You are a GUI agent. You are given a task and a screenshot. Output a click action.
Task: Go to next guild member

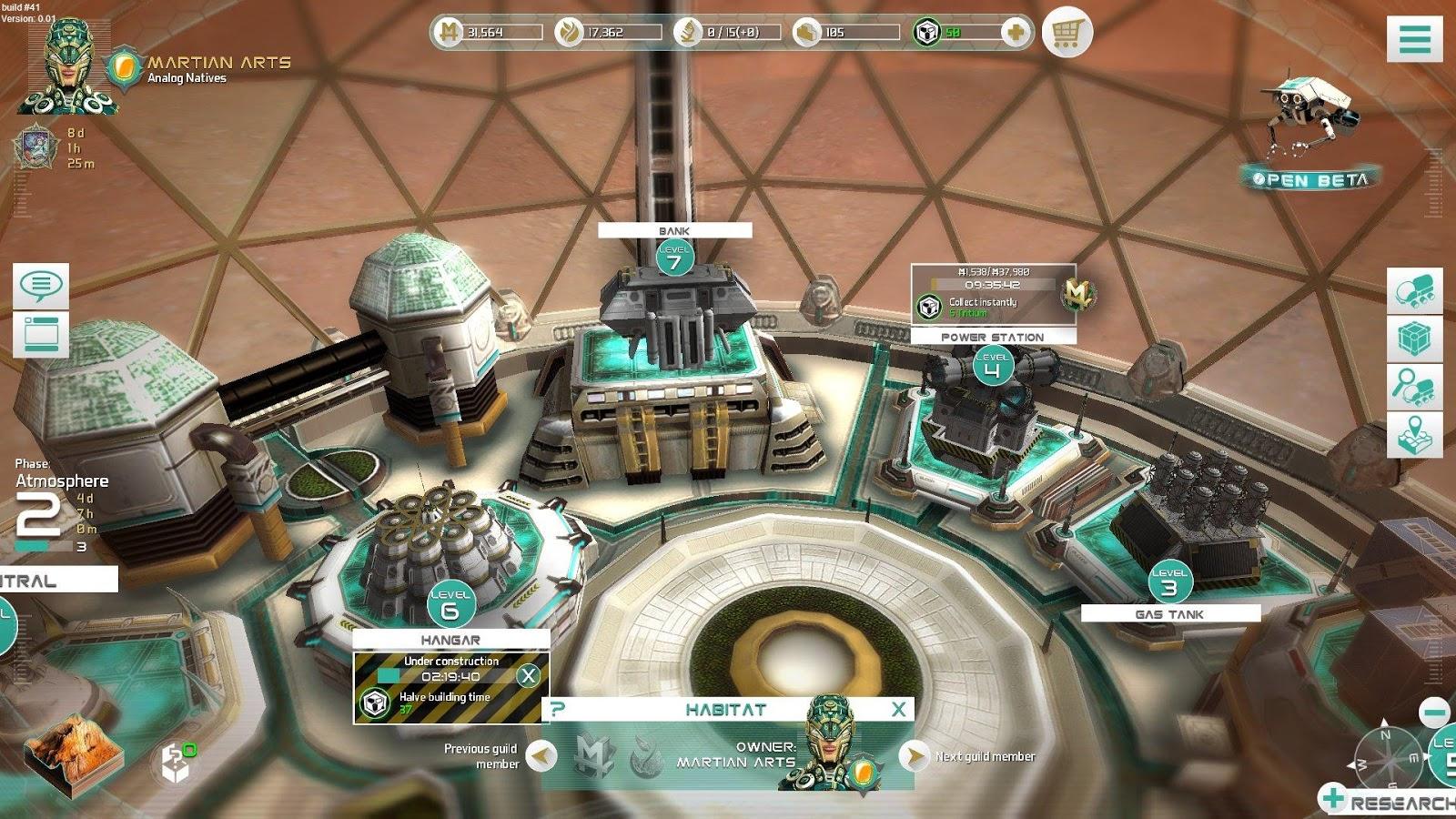(913, 755)
